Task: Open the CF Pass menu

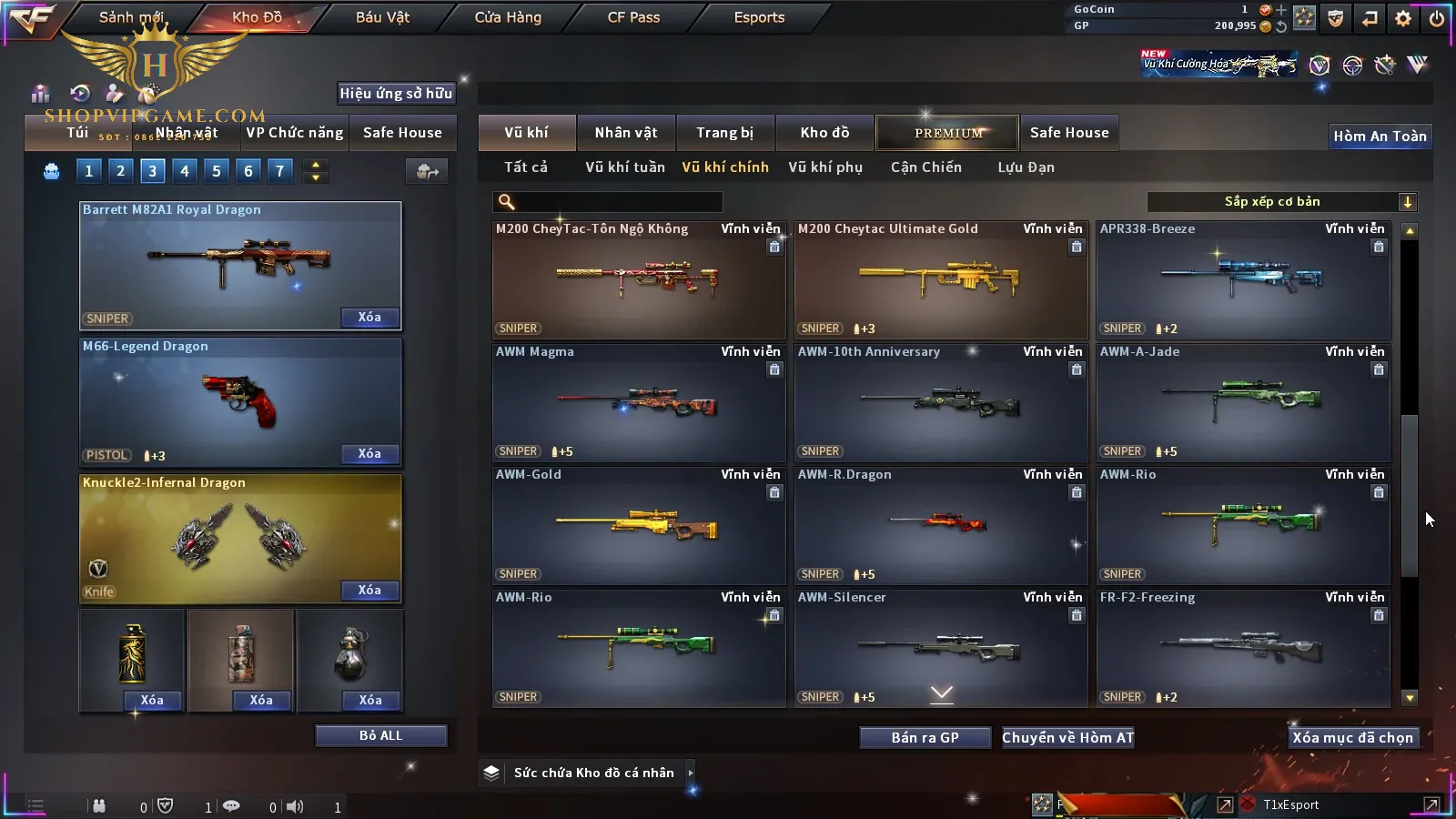Action: click(633, 17)
